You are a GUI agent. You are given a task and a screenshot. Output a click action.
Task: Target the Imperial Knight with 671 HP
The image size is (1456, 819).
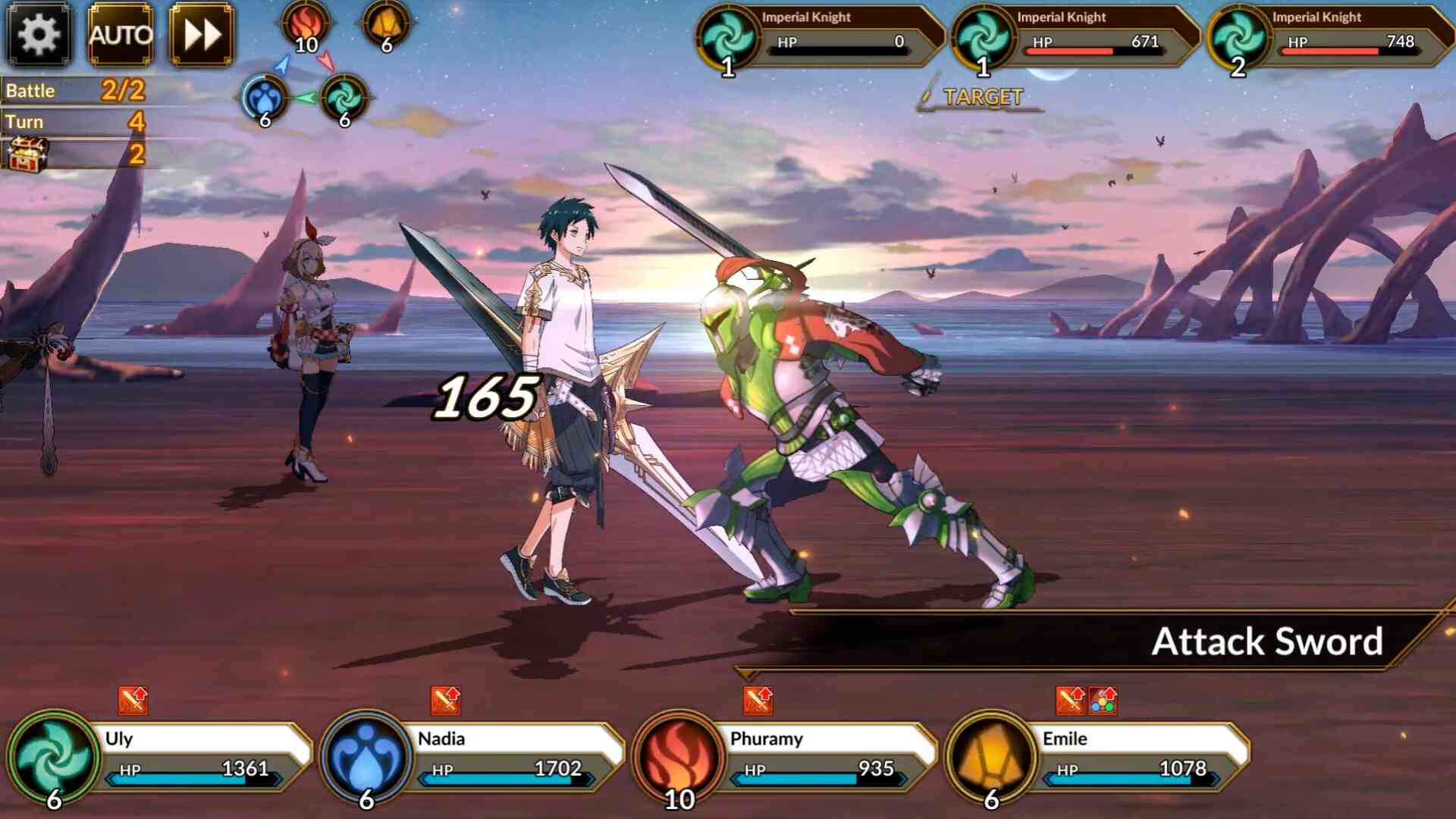(x=1074, y=36)
